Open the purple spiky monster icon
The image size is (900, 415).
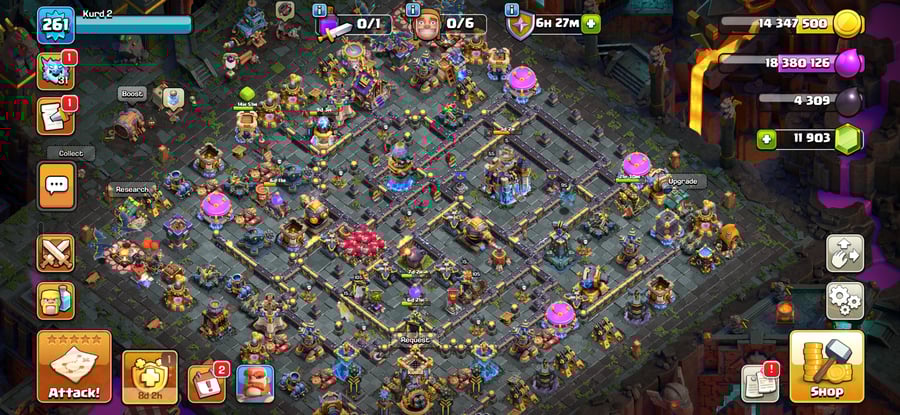(x=56, y=71)
